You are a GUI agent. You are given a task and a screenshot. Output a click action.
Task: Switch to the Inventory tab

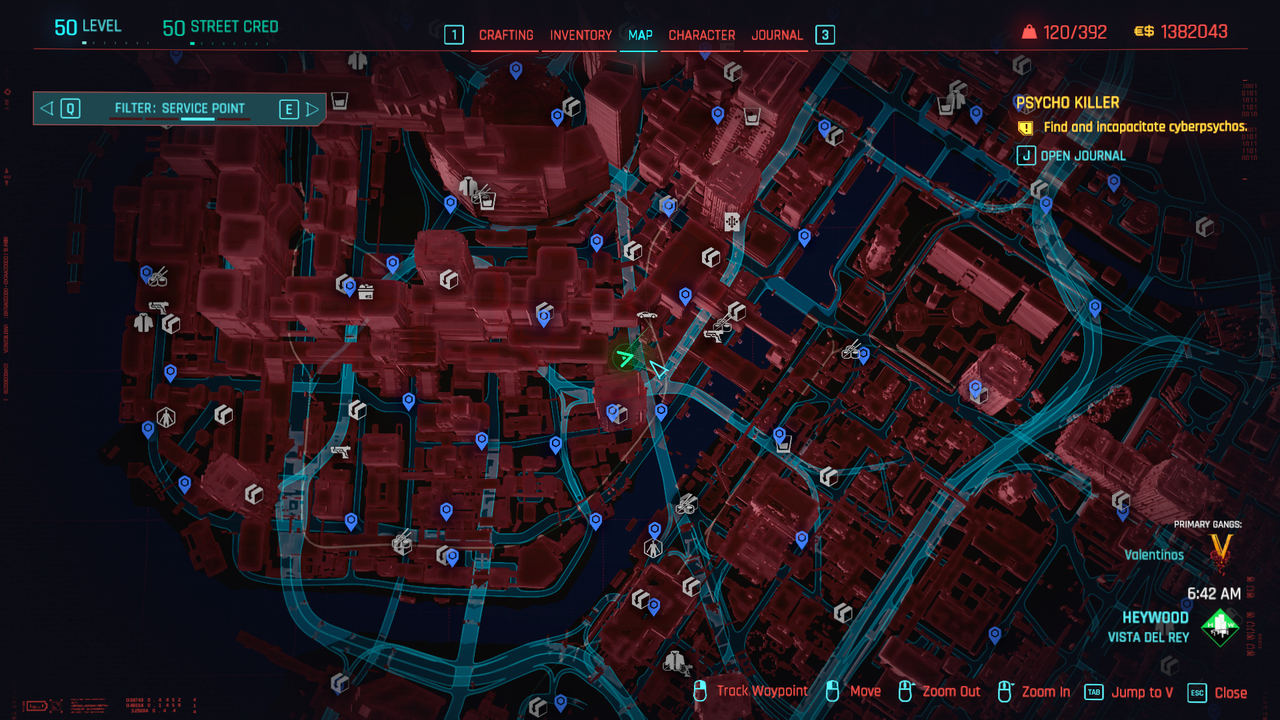[580, 35]
